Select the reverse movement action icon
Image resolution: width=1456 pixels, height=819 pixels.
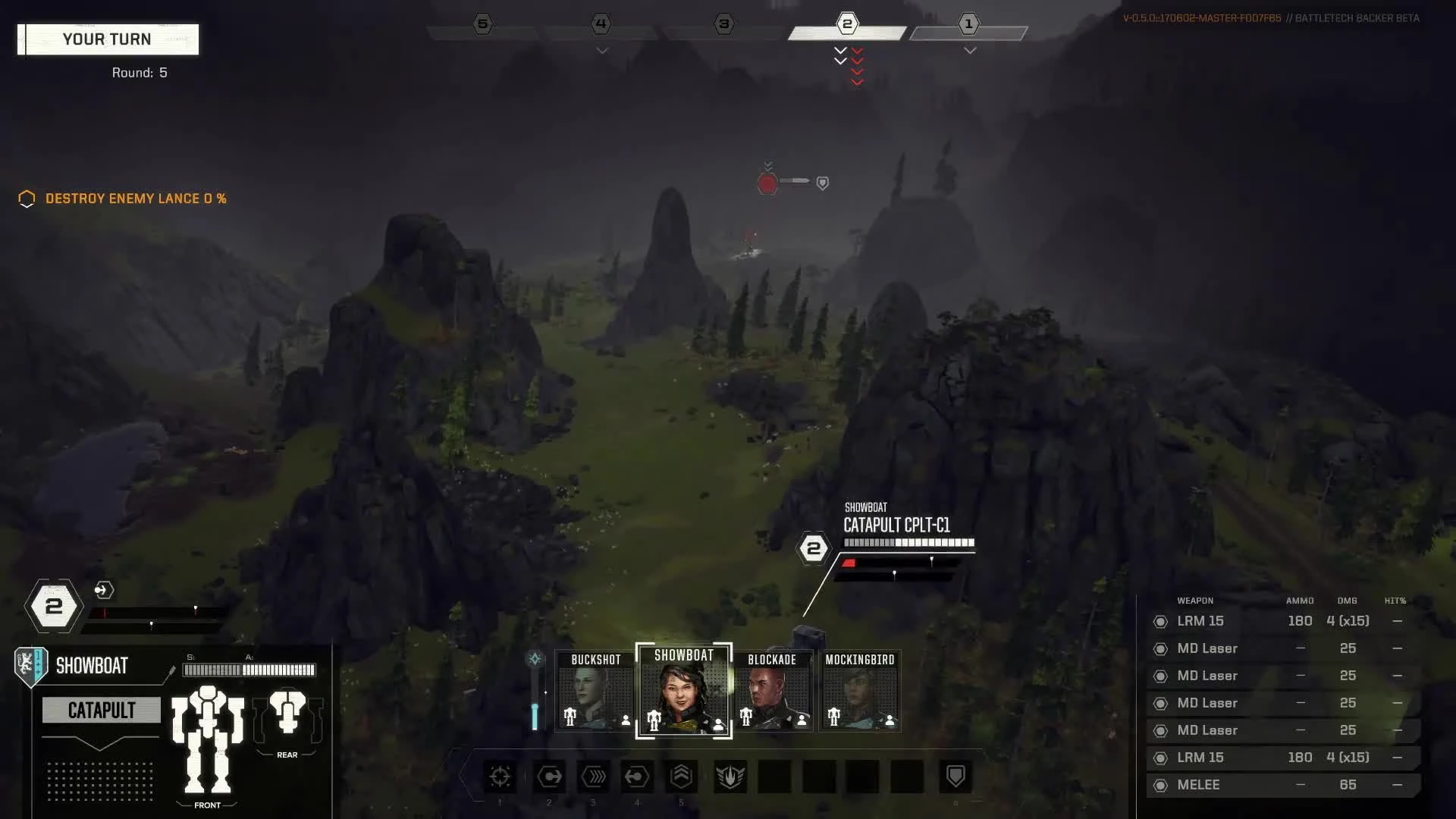coord(636,777)
